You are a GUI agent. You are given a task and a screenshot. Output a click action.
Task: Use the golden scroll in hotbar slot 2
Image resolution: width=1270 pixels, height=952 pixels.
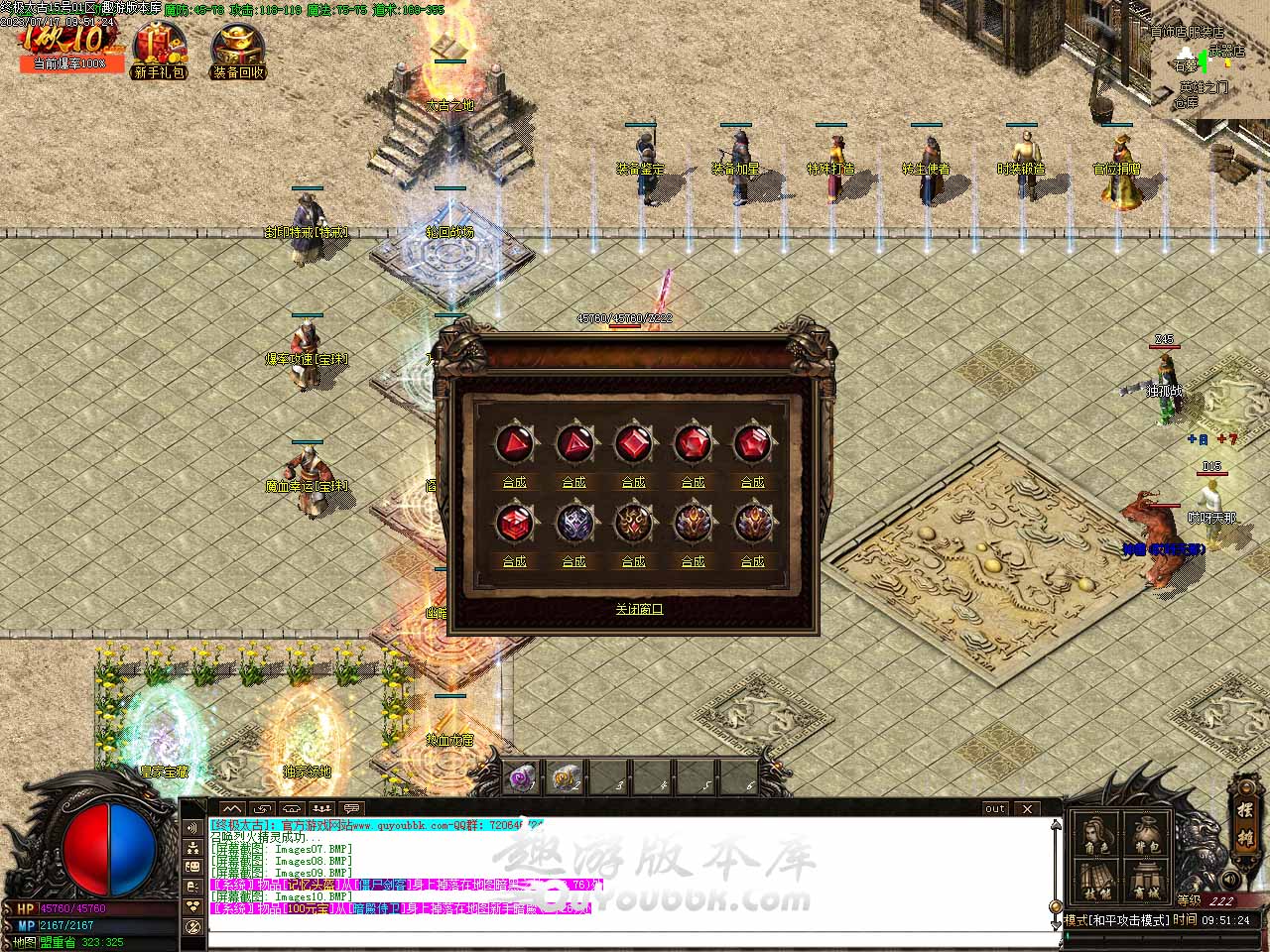(567, 778)
